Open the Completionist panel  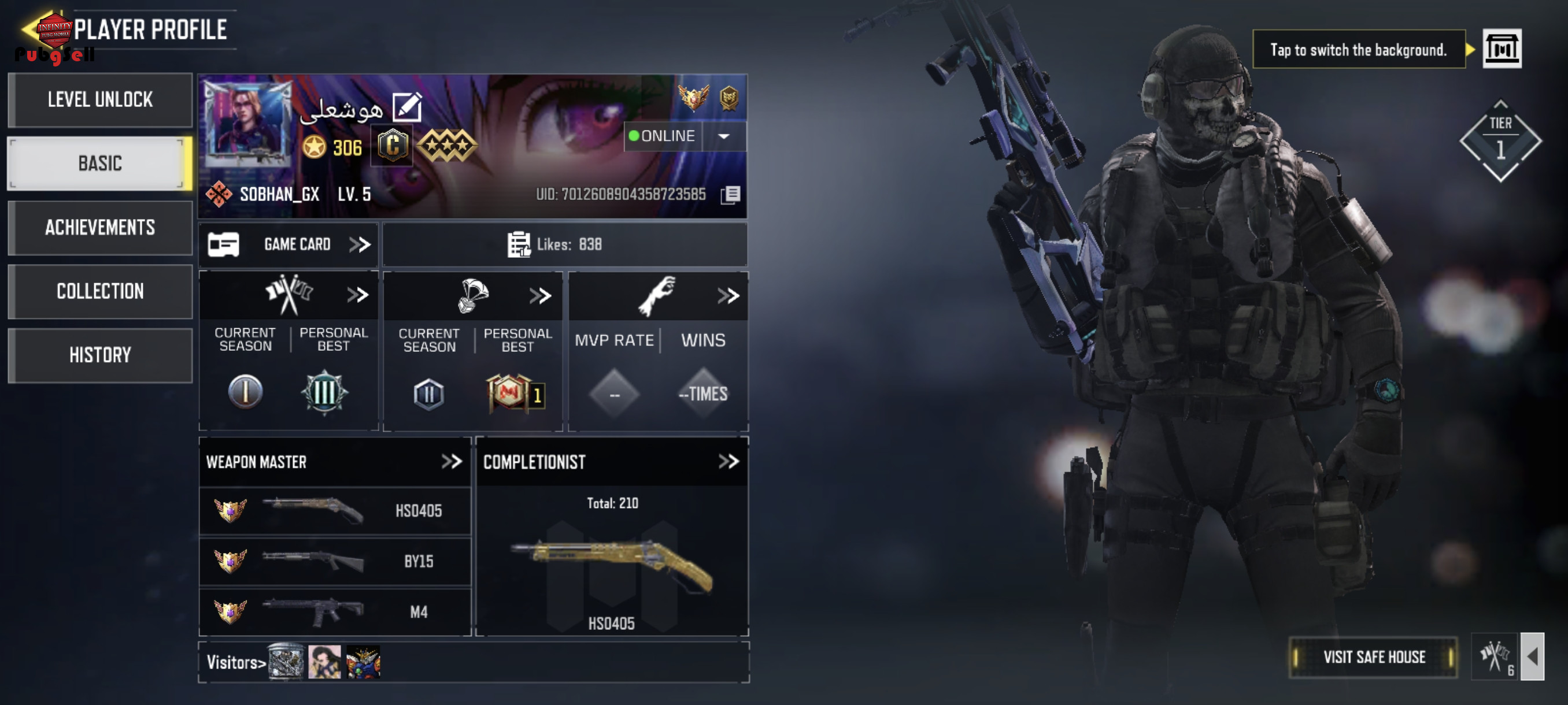[728, 462]
